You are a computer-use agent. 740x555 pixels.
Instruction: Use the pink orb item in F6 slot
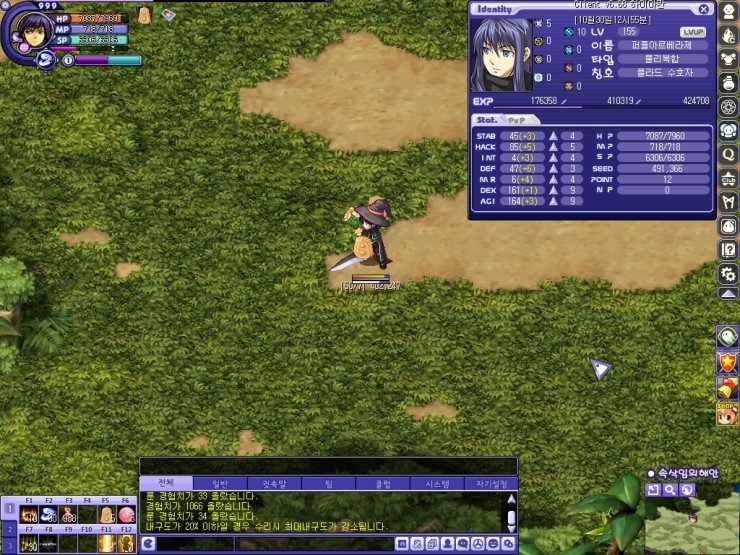tap(126, 515)
